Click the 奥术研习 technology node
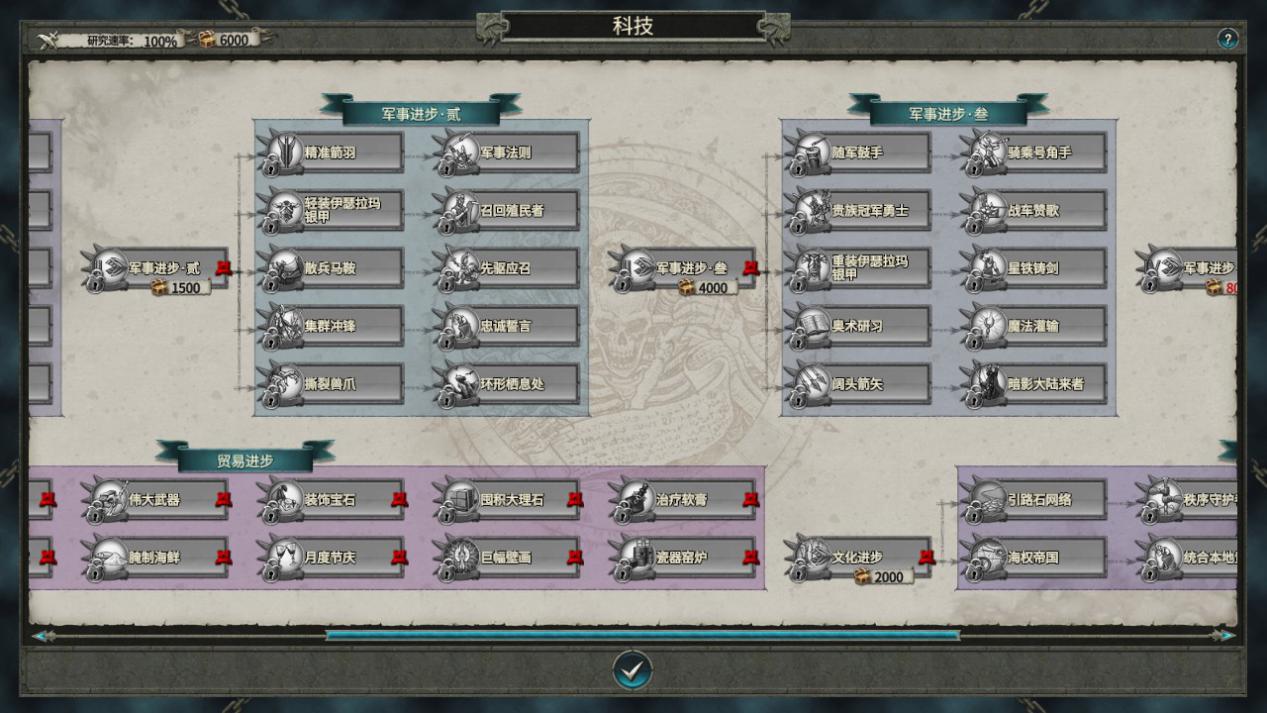 tap(860, 326)
